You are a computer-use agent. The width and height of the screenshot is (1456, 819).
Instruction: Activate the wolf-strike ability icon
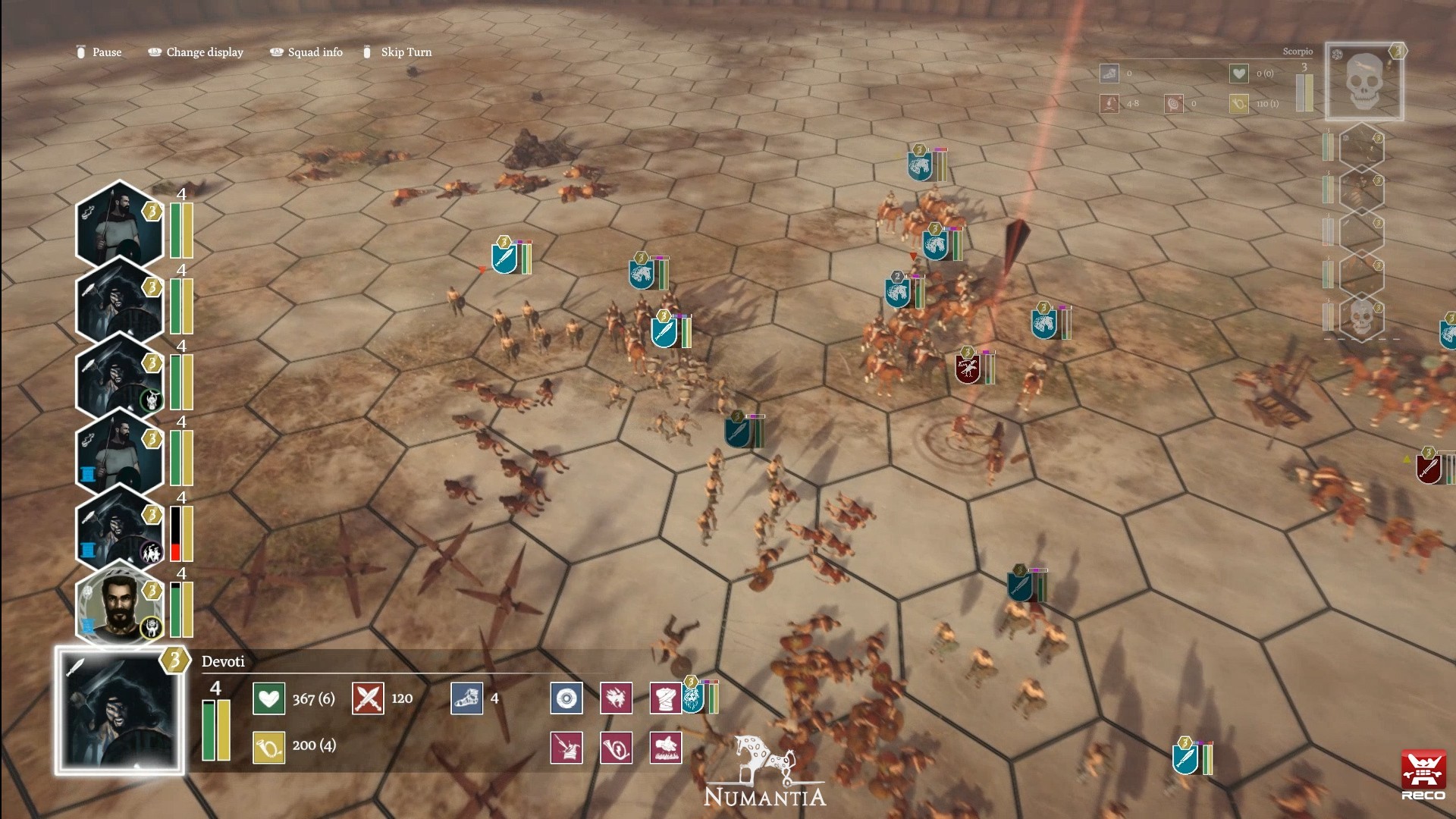tap(616, 698)
